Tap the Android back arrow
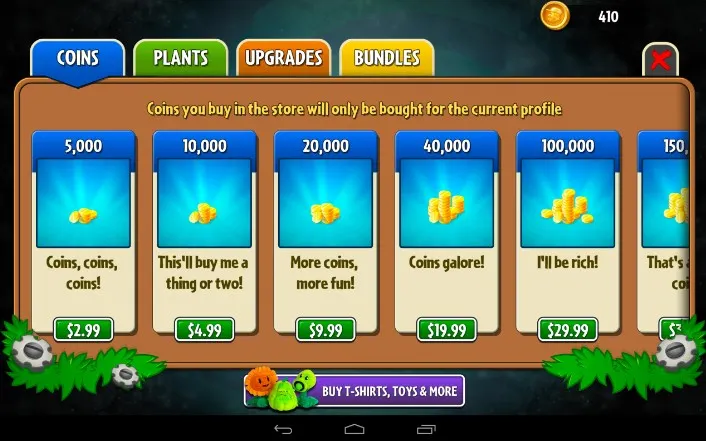Viewport: 706px width, 441px height. point(281,429)
